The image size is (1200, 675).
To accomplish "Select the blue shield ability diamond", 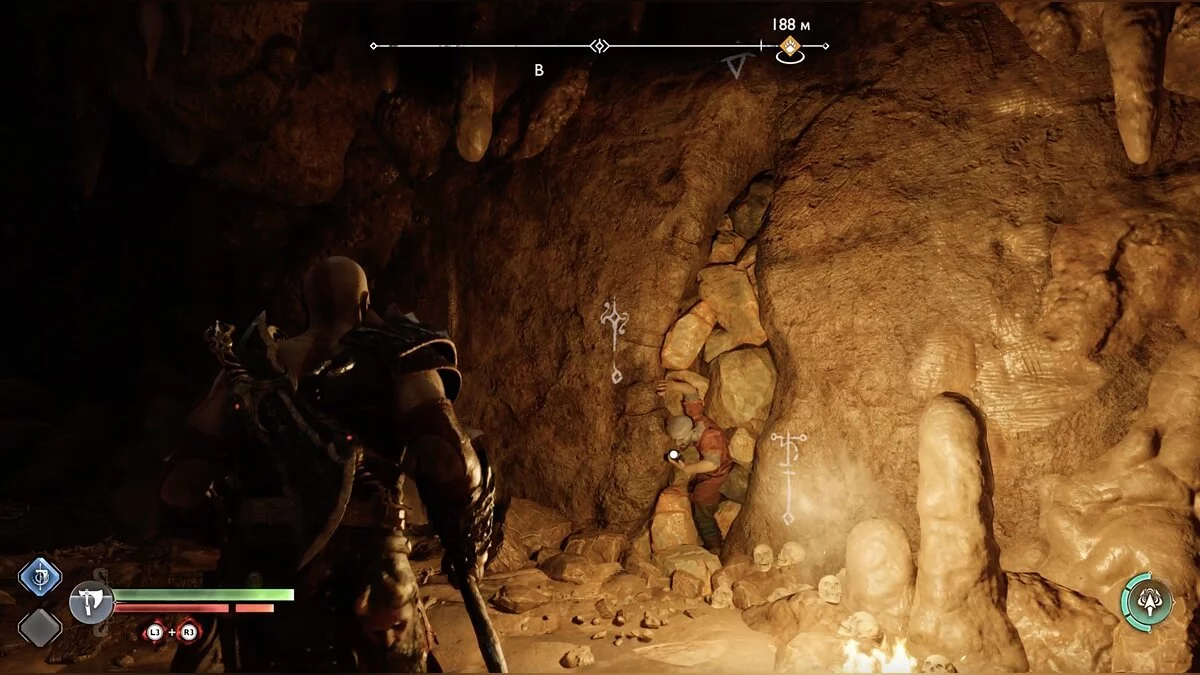I will tap(40, 577).
